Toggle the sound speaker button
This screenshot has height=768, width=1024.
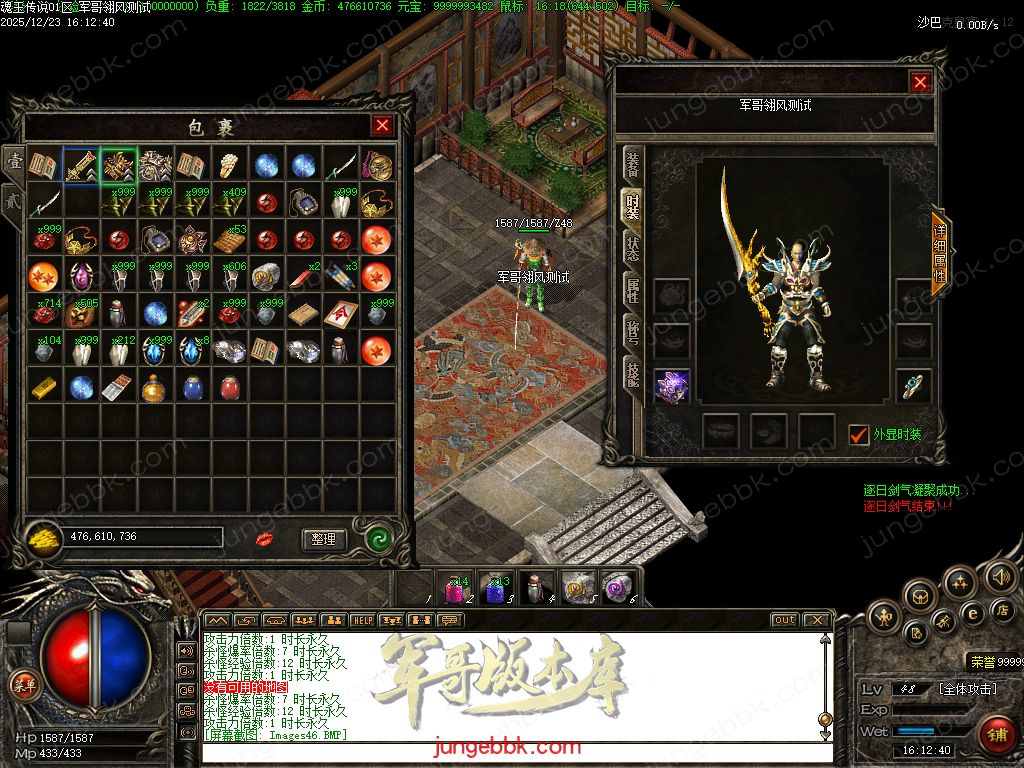coord(1001,577)
